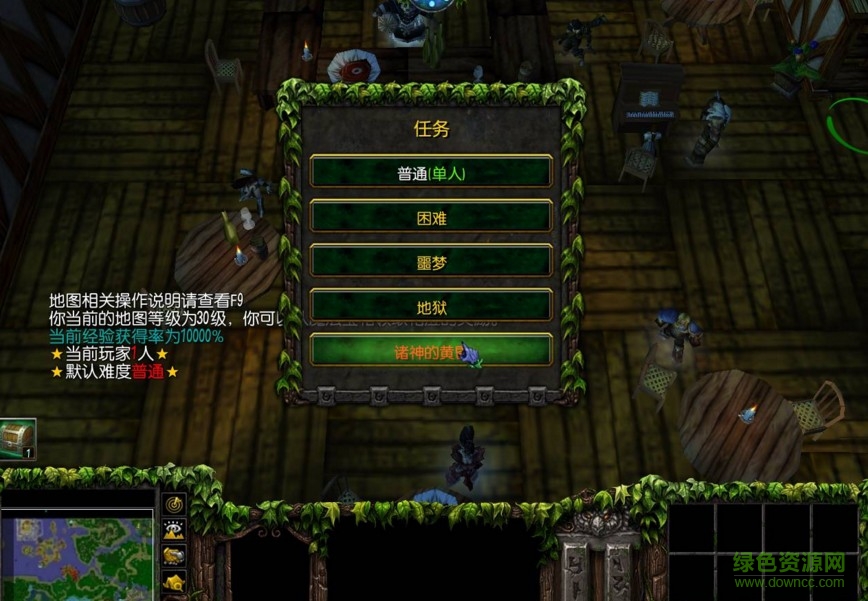The image size is (868, 601).
Task: Select the 地狱 hell difficulty option
Action: click(x=431, y=305)
